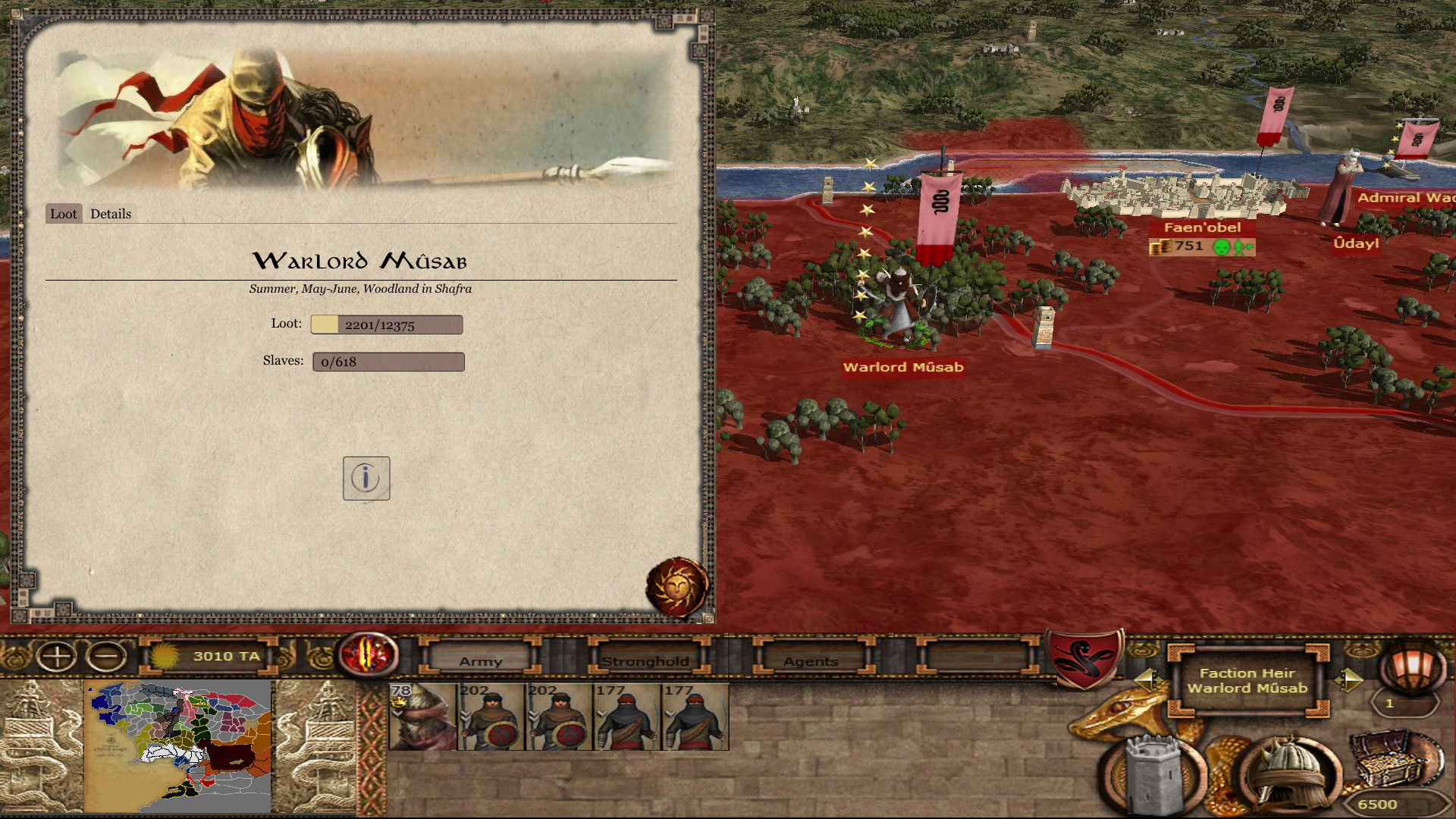The width and height of the screenshot is (1456, 819).
Task: Switch to the Stronghold tab
Action: pyautogui.click(x=645, y=661)
